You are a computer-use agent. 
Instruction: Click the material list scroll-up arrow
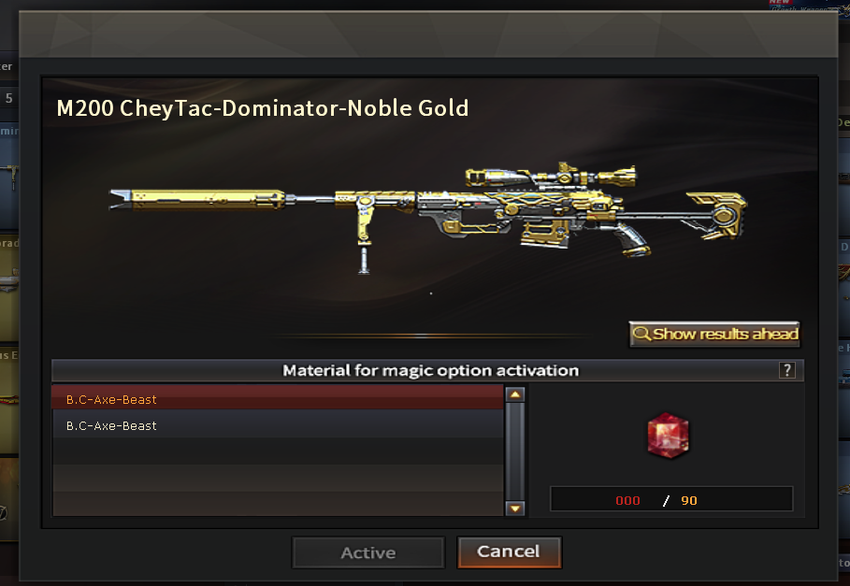click(516, 395)
